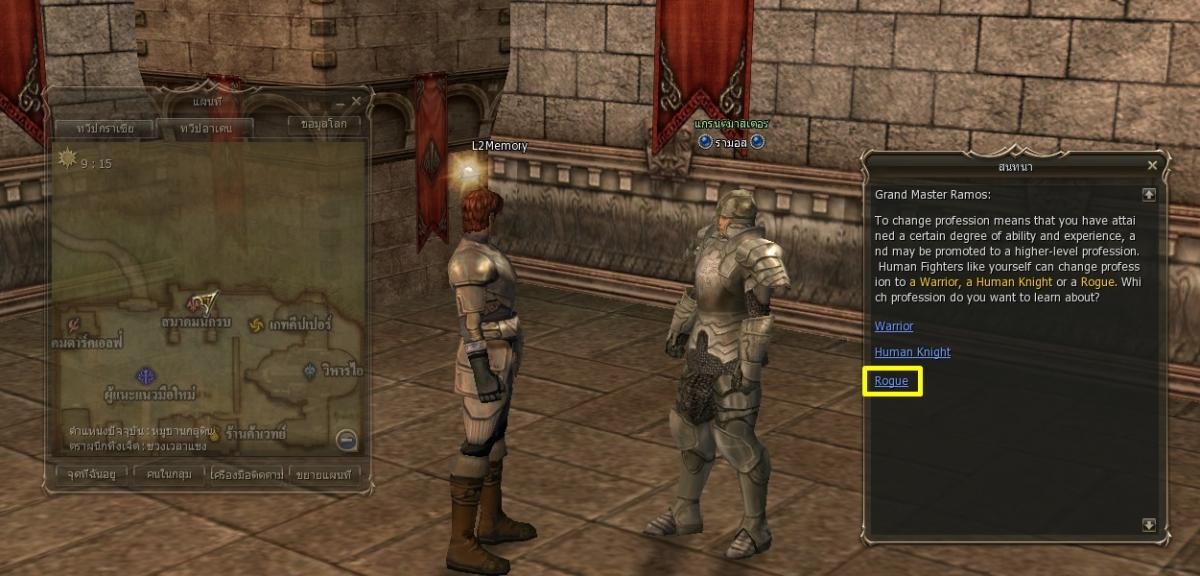Click the ขยายแผนที่ expand map button
Image resolution: width=1200 pixels, height=576 pixels.
(x=325, y=473)
